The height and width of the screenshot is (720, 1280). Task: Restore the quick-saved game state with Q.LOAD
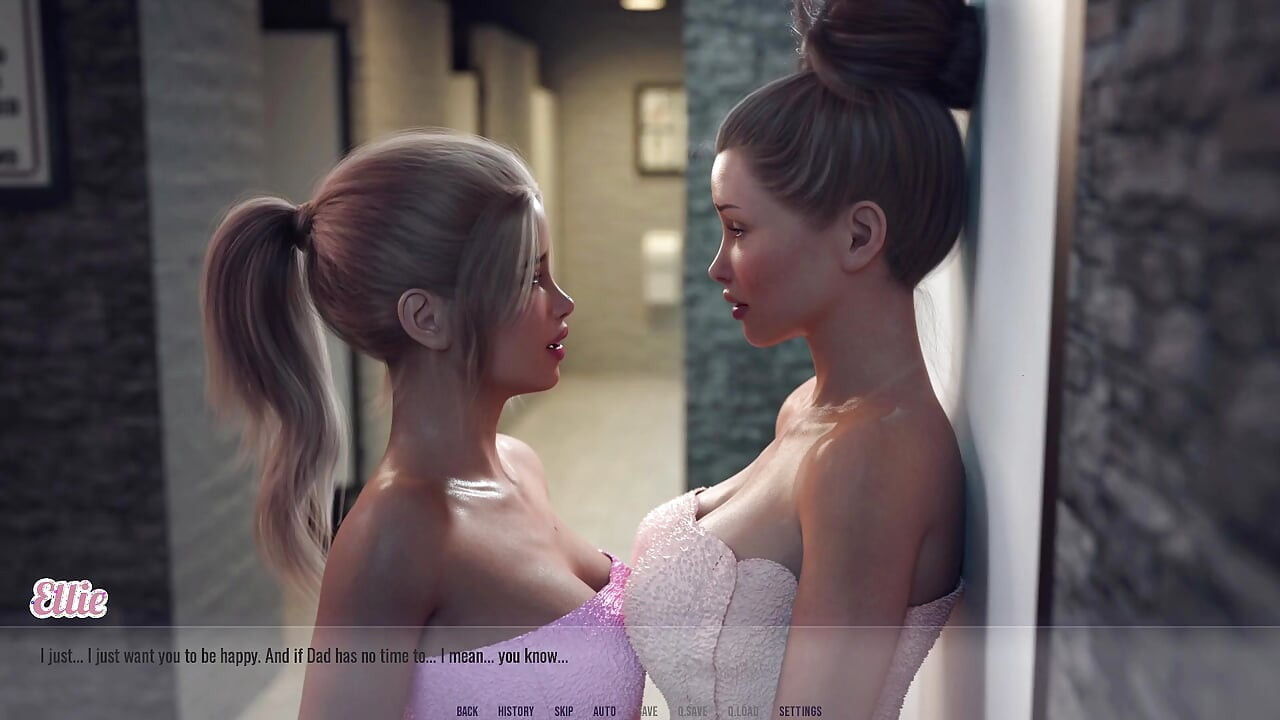743,712
